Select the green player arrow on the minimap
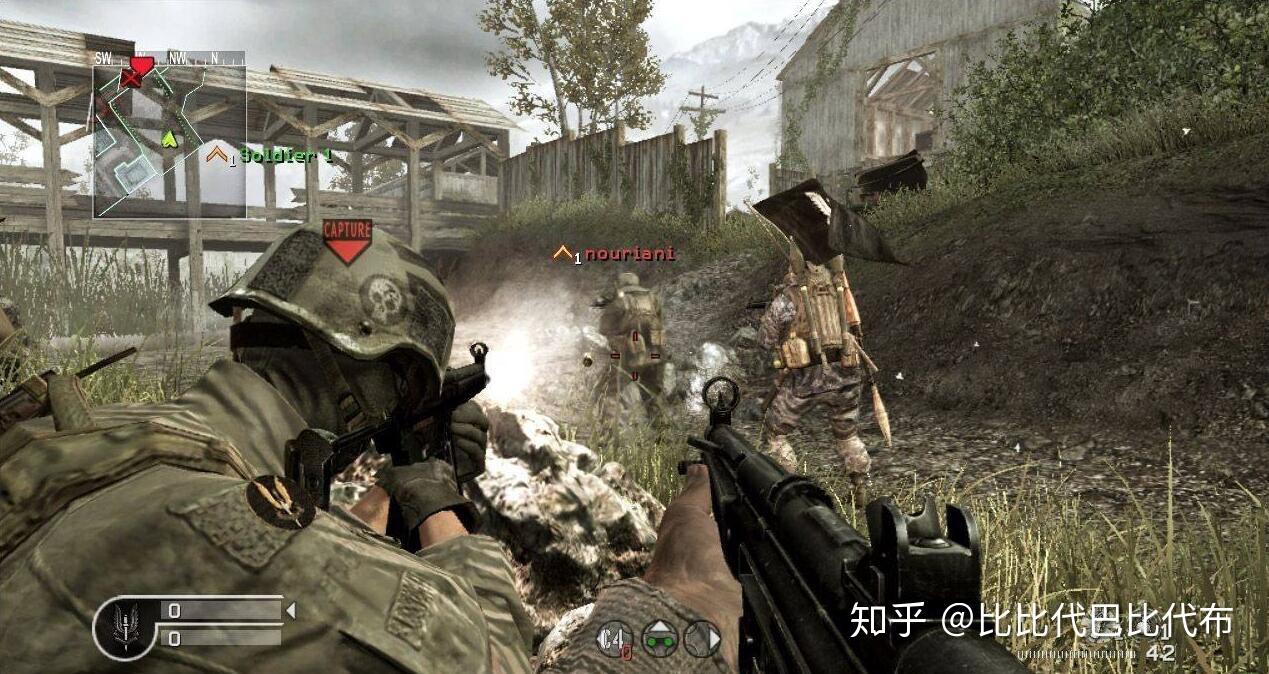The image size is (1269, 674). (169, 139)
